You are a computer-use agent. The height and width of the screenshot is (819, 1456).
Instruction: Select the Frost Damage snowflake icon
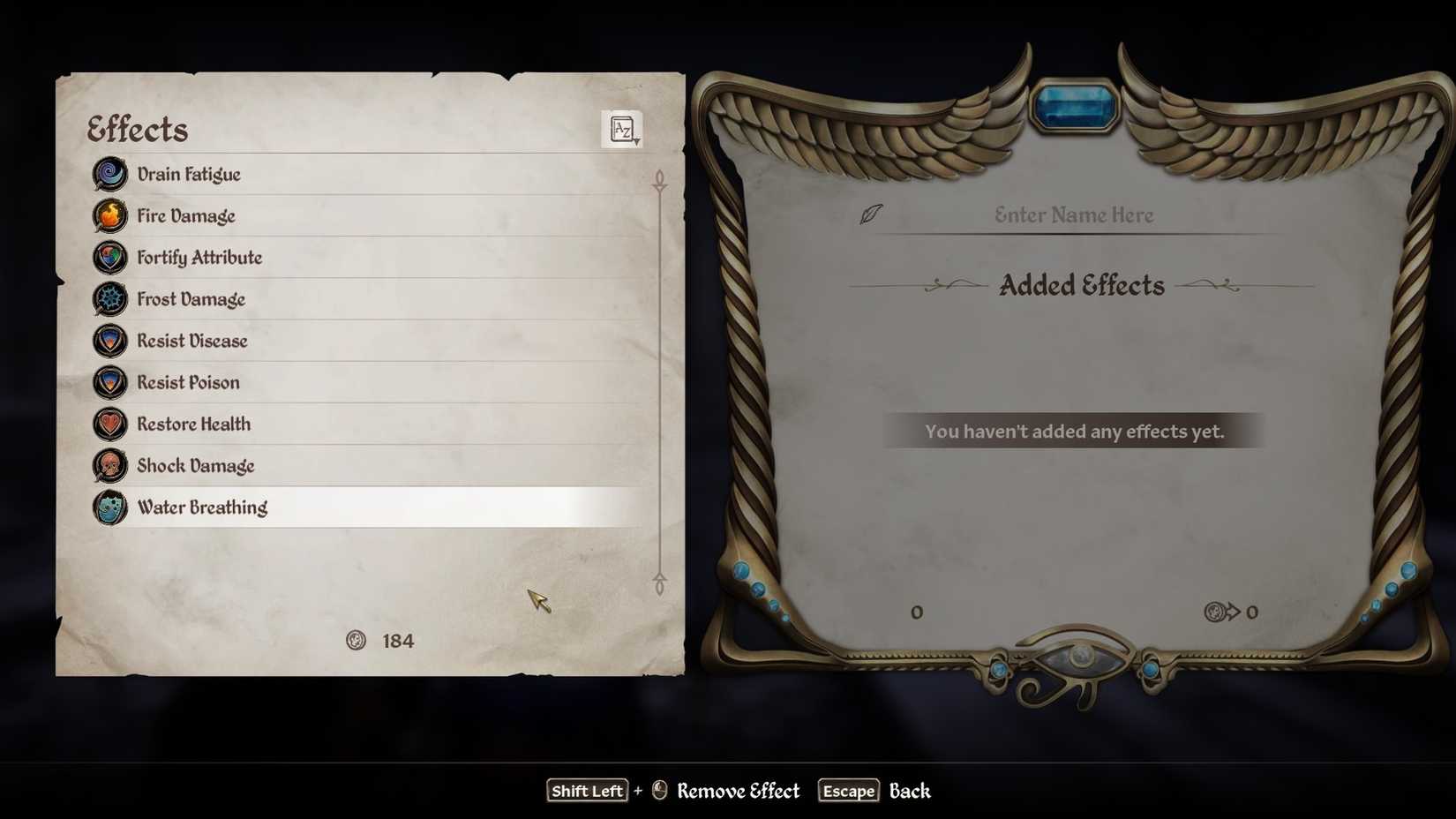109,299
